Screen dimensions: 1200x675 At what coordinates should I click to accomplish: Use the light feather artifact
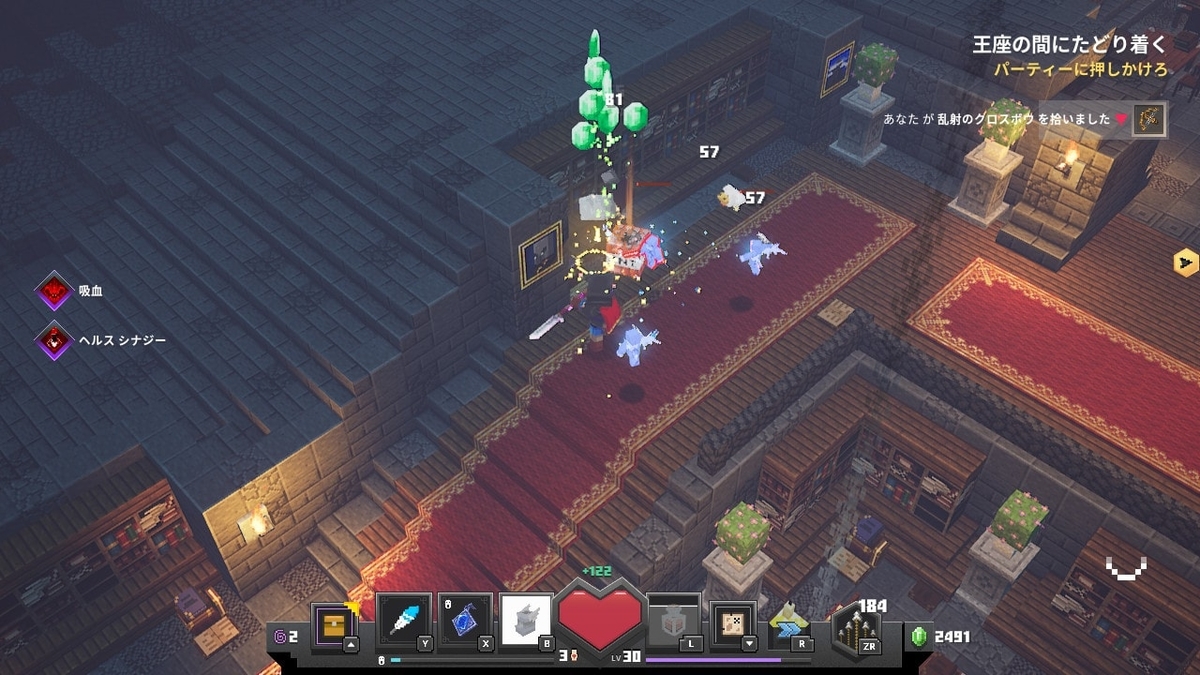[x=405, y=621]
